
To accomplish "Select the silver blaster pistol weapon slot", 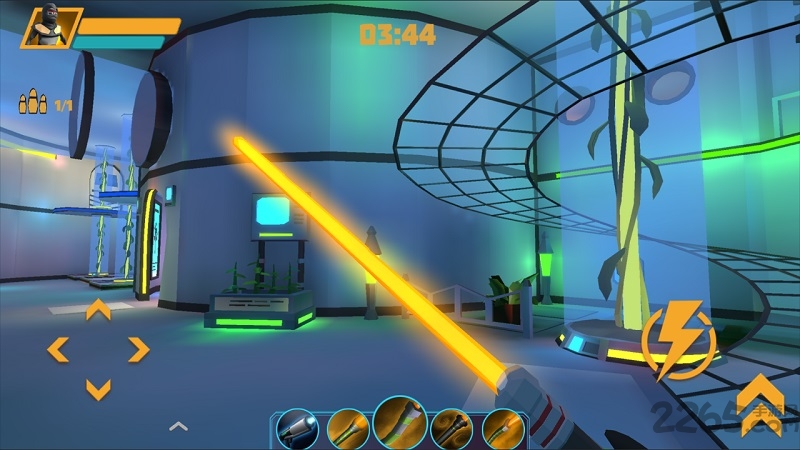I will click(297, 428).
